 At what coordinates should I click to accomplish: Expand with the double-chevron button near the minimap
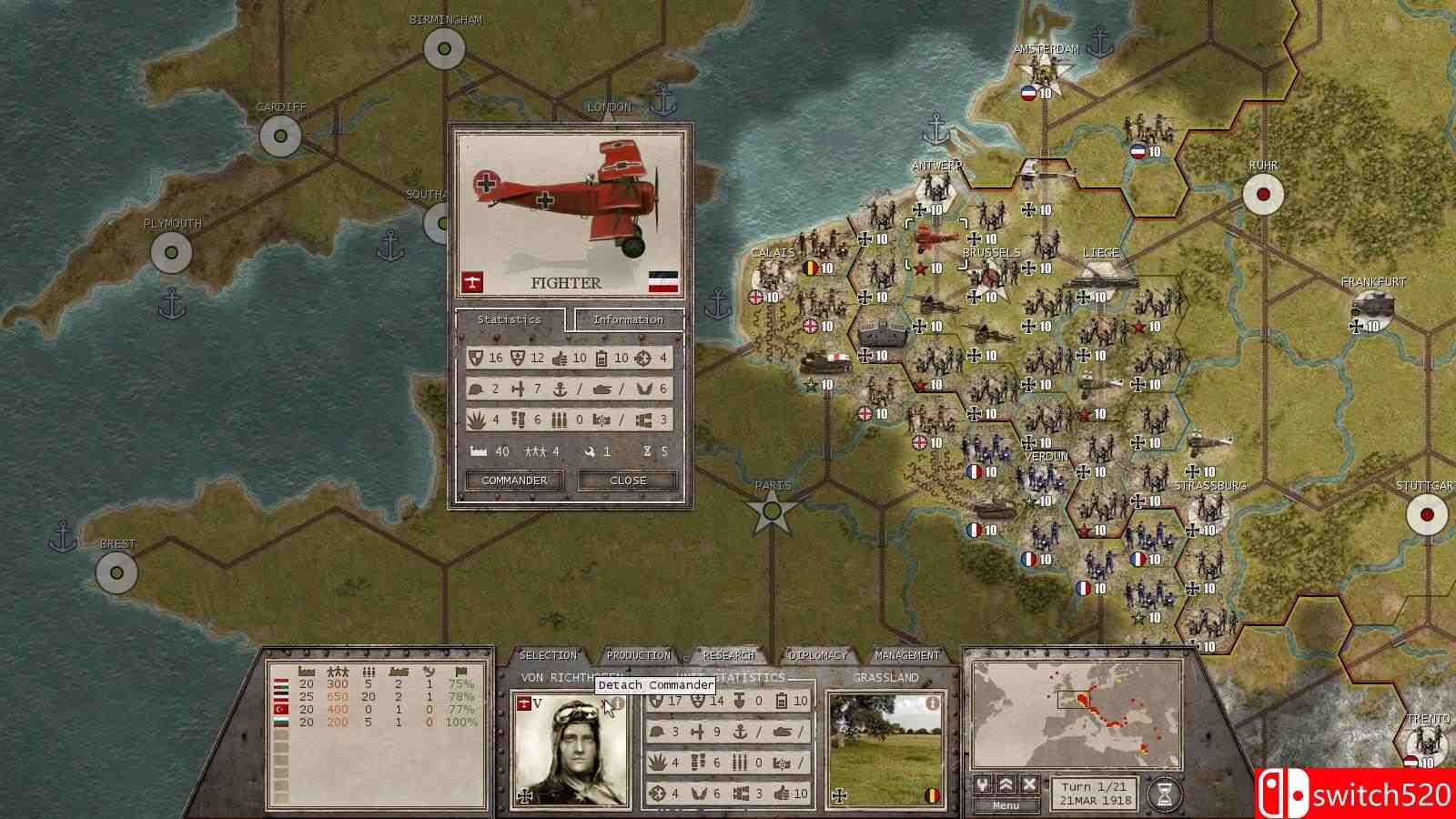1006,784
